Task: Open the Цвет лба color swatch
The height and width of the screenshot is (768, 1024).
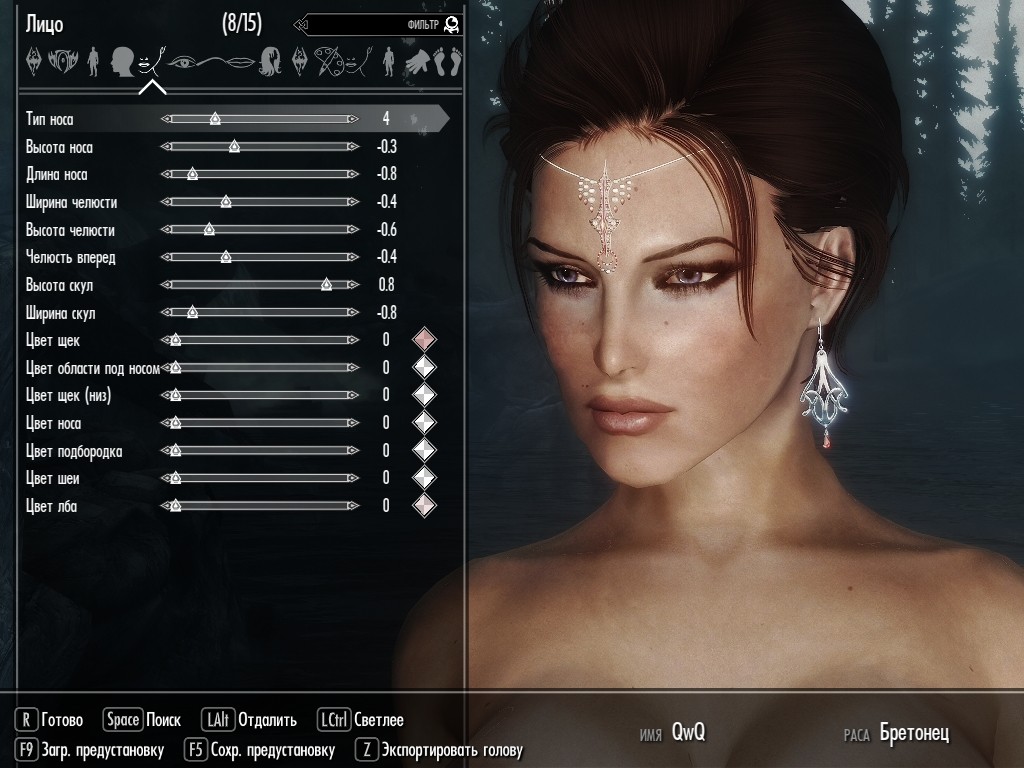Action: [x=425, y=506]
